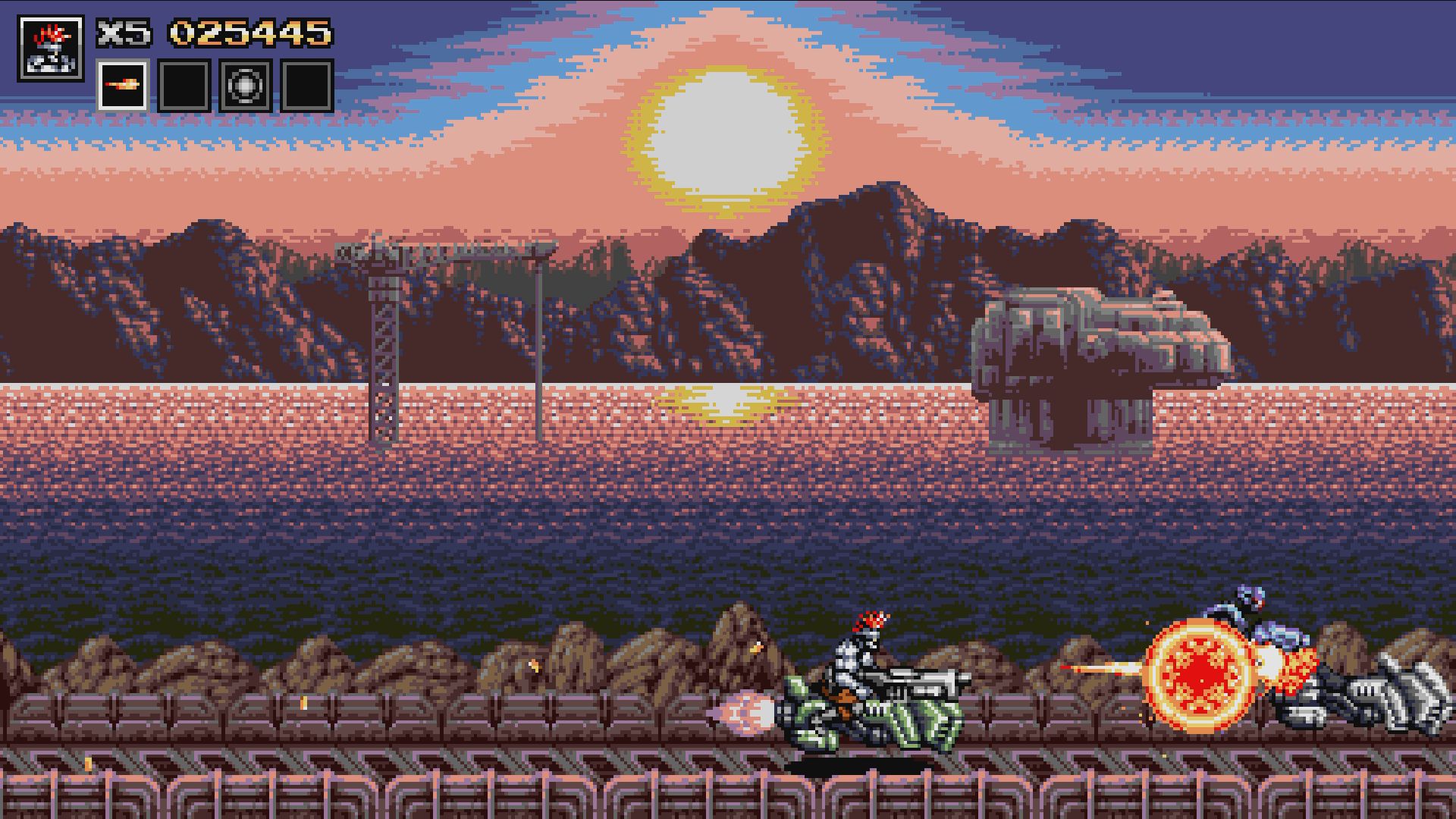Expand the weapon loadout row
The image size is (1456, 819).
(214, 86)
